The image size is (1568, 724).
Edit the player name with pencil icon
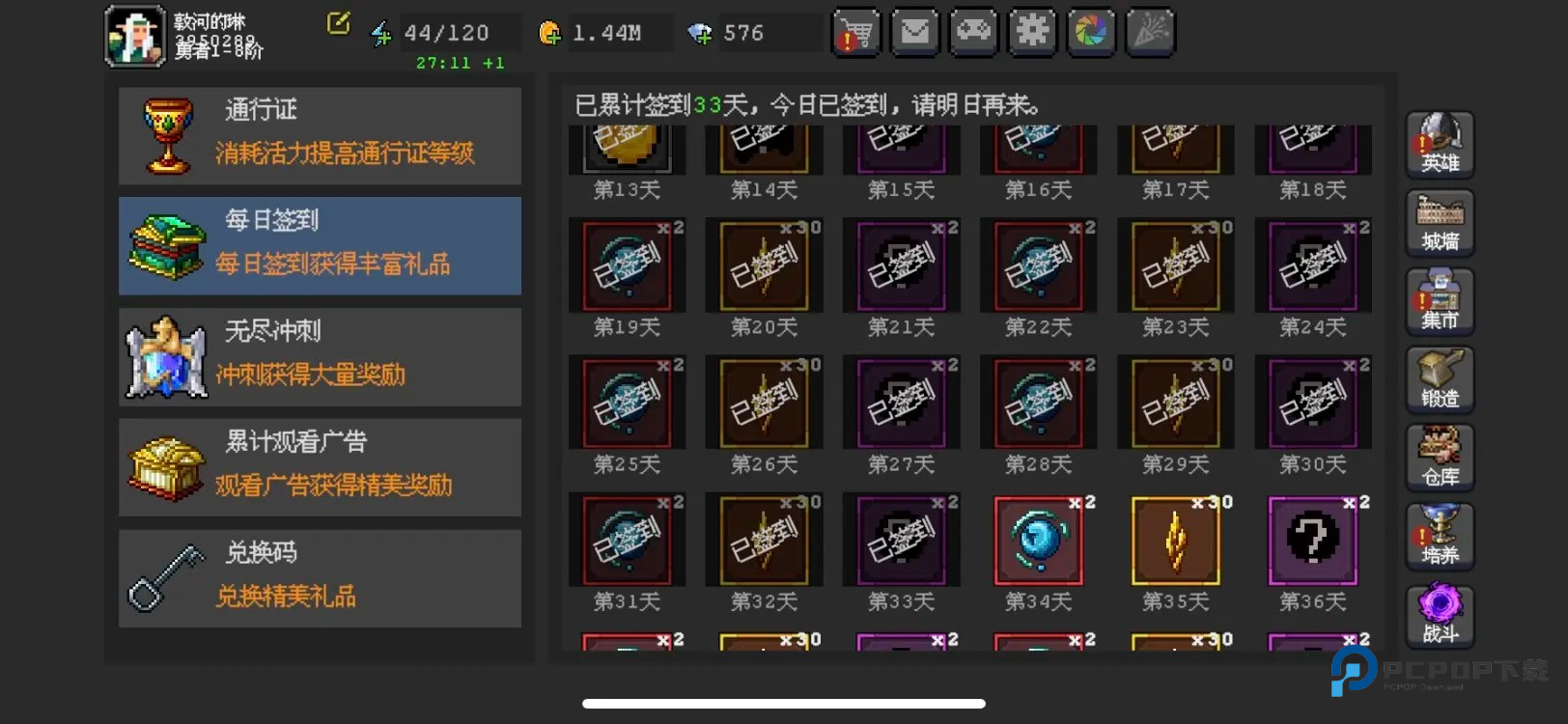[338, 23]
